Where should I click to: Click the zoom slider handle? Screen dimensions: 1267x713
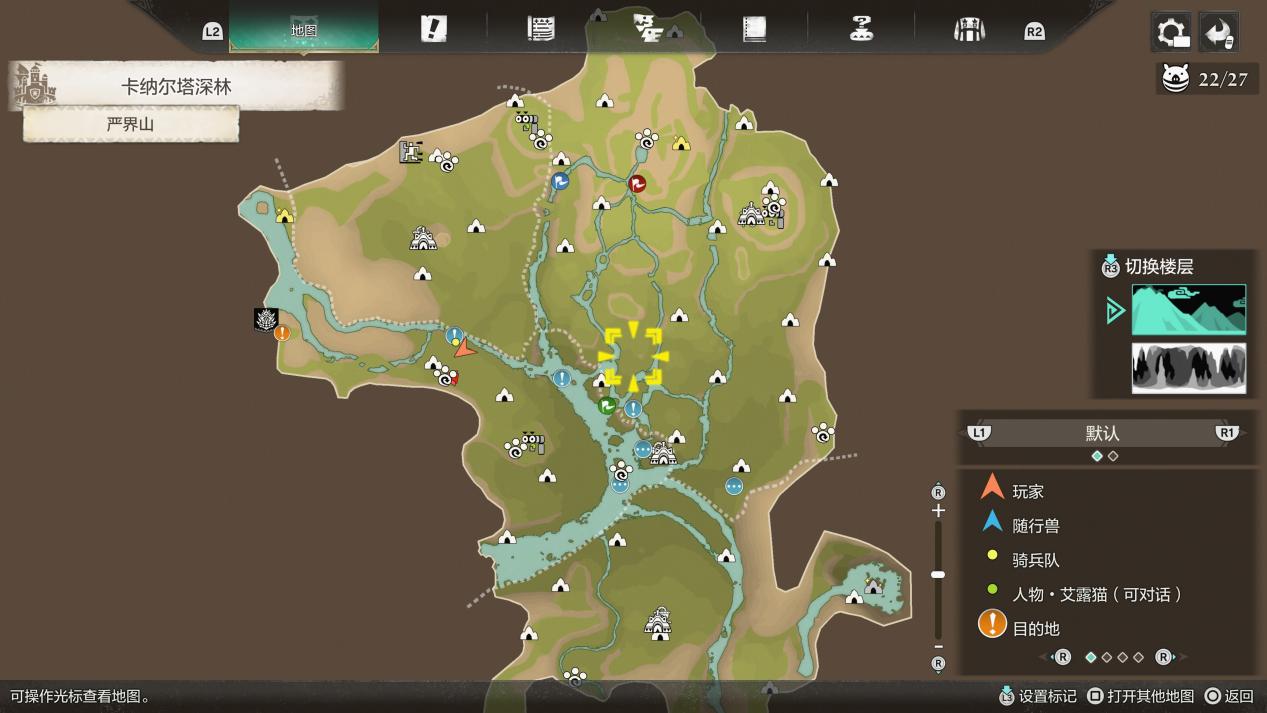(x=938, y=574)
